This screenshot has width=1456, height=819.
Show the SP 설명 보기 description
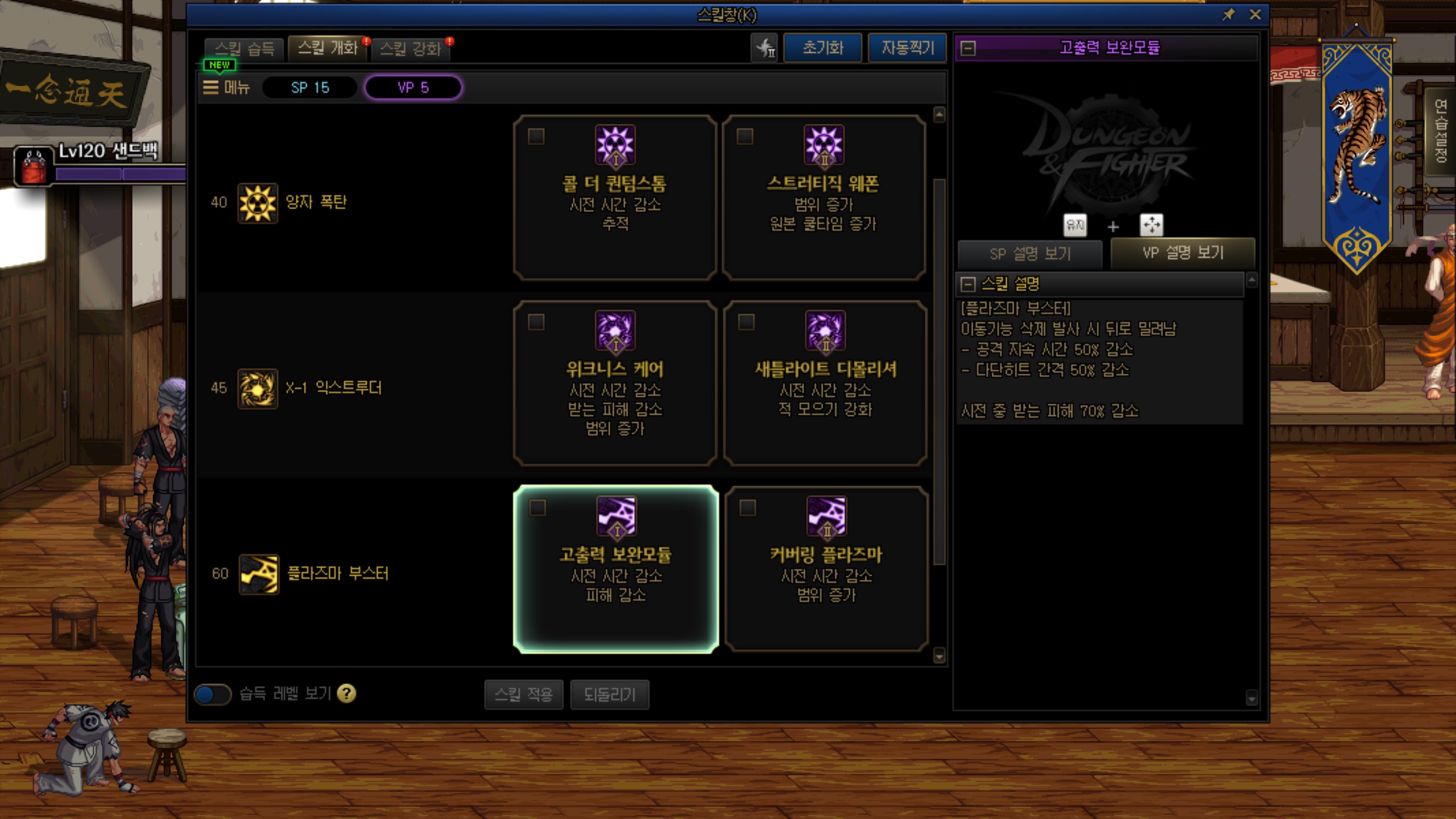(x=1030, y=254)
